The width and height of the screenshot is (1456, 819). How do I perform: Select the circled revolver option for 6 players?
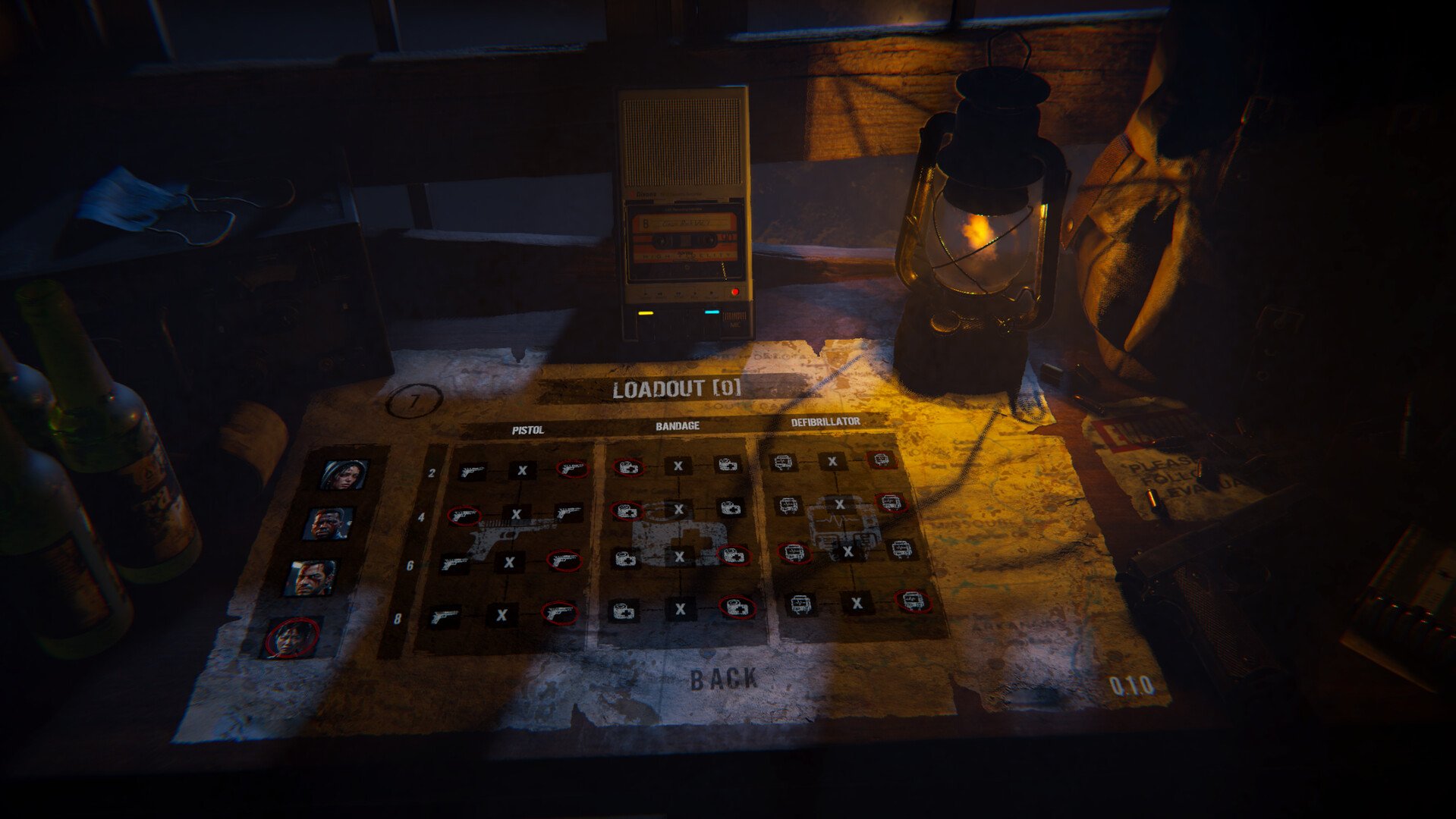click(563, 560)
